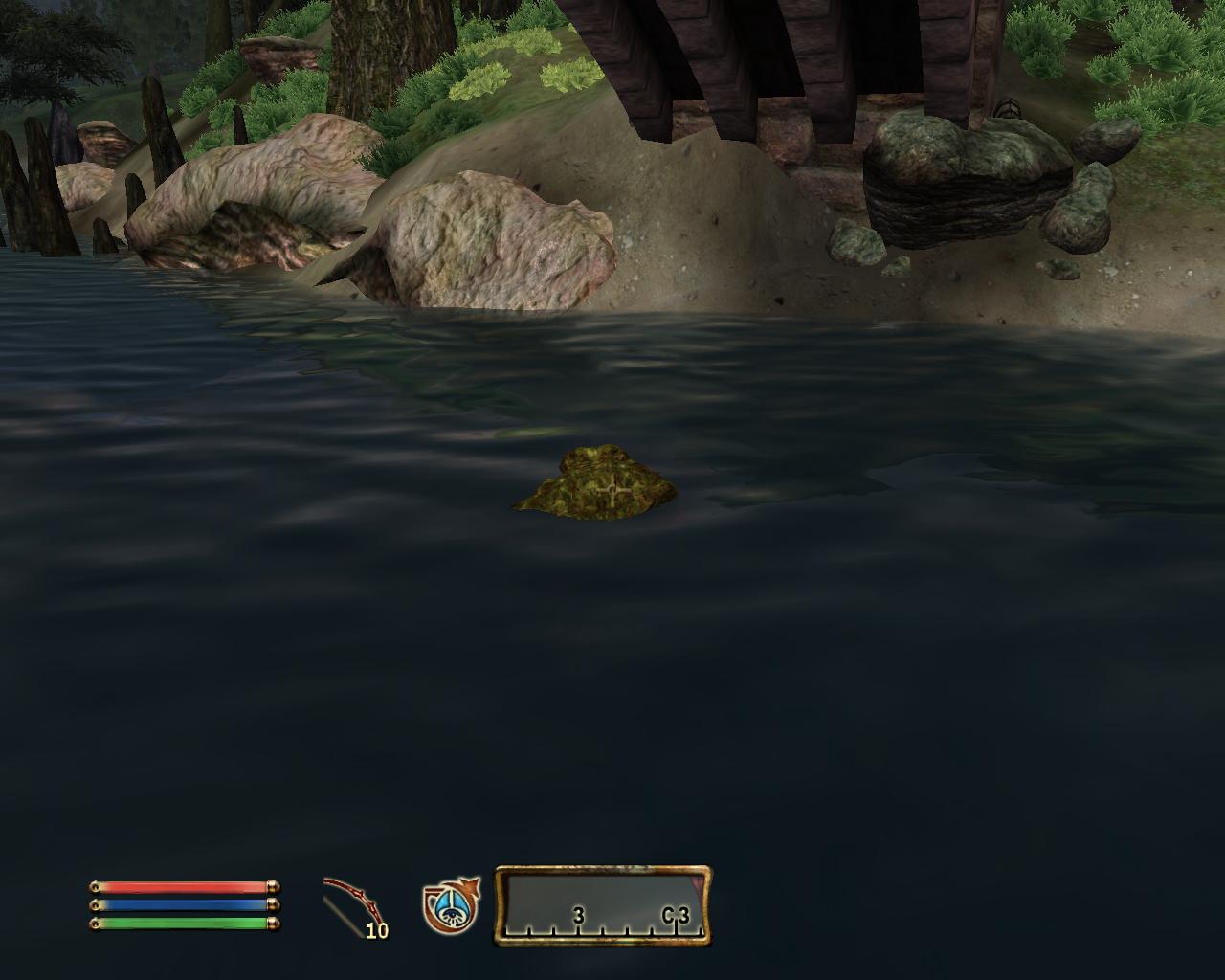Click the compass bar

pyautogui.click(x=603, y=905)
